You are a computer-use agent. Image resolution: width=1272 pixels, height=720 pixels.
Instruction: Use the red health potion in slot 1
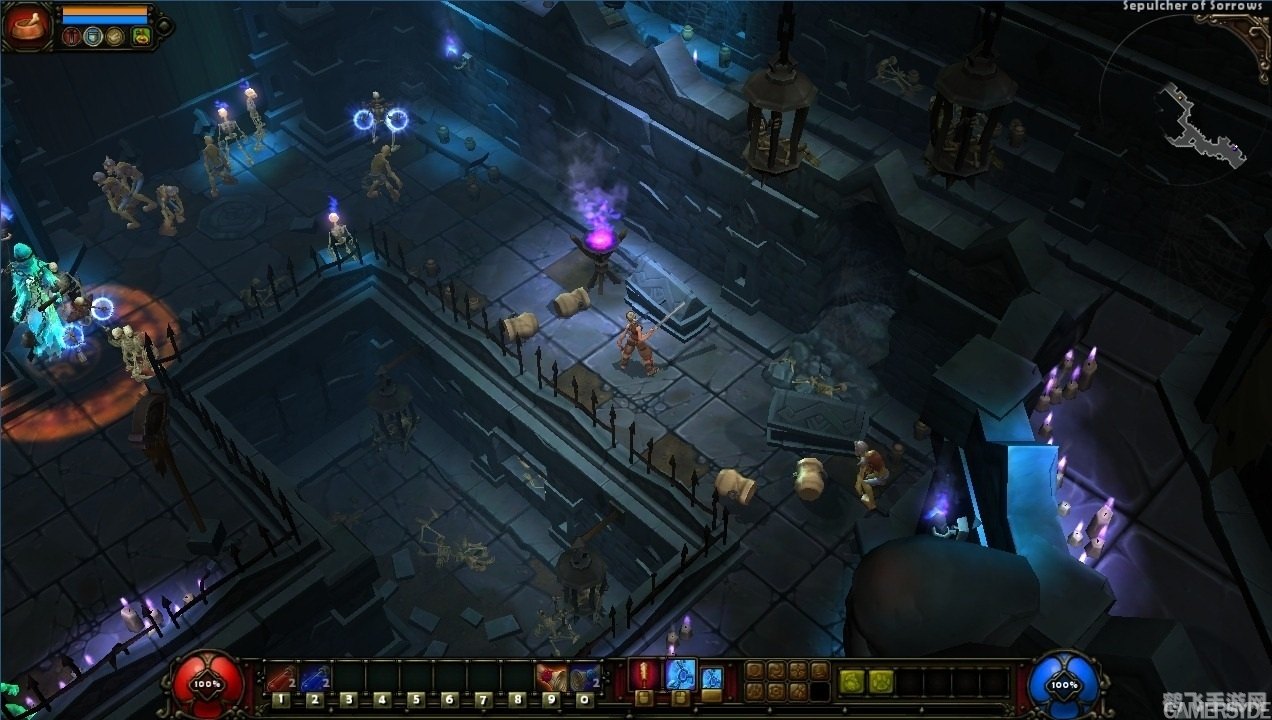coord(281,679)
